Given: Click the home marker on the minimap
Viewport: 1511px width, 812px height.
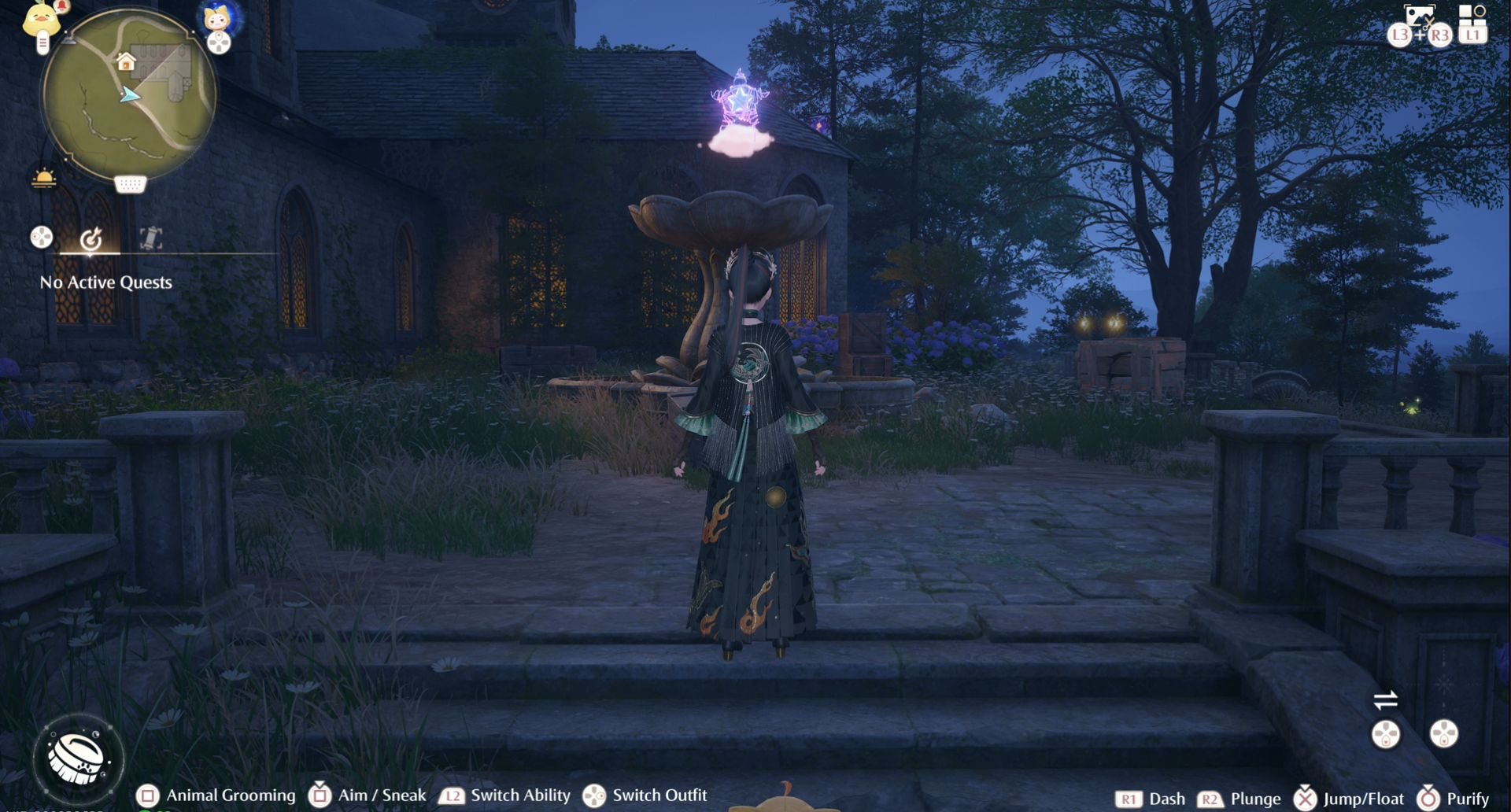Looking at the screenshot, I should click(125, 61).
